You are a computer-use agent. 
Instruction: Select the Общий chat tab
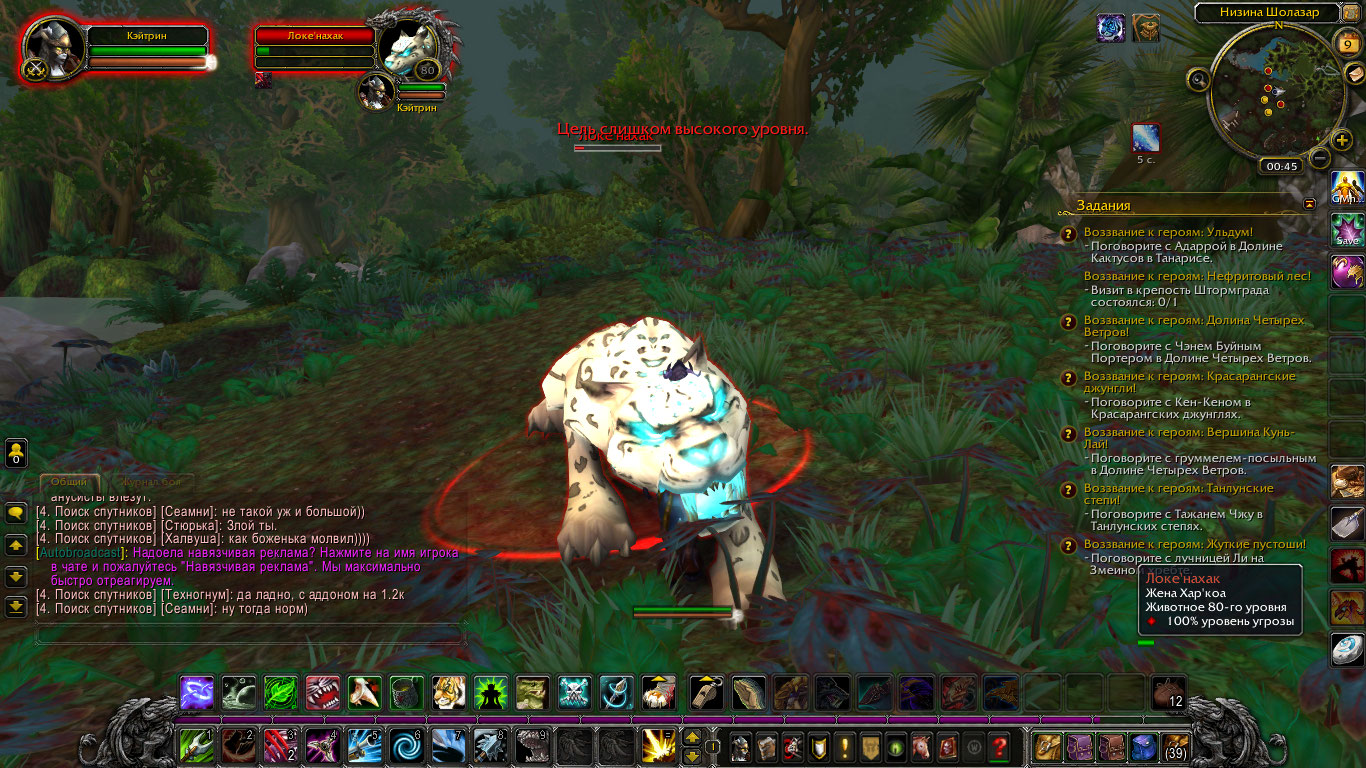tap(69, 482)
